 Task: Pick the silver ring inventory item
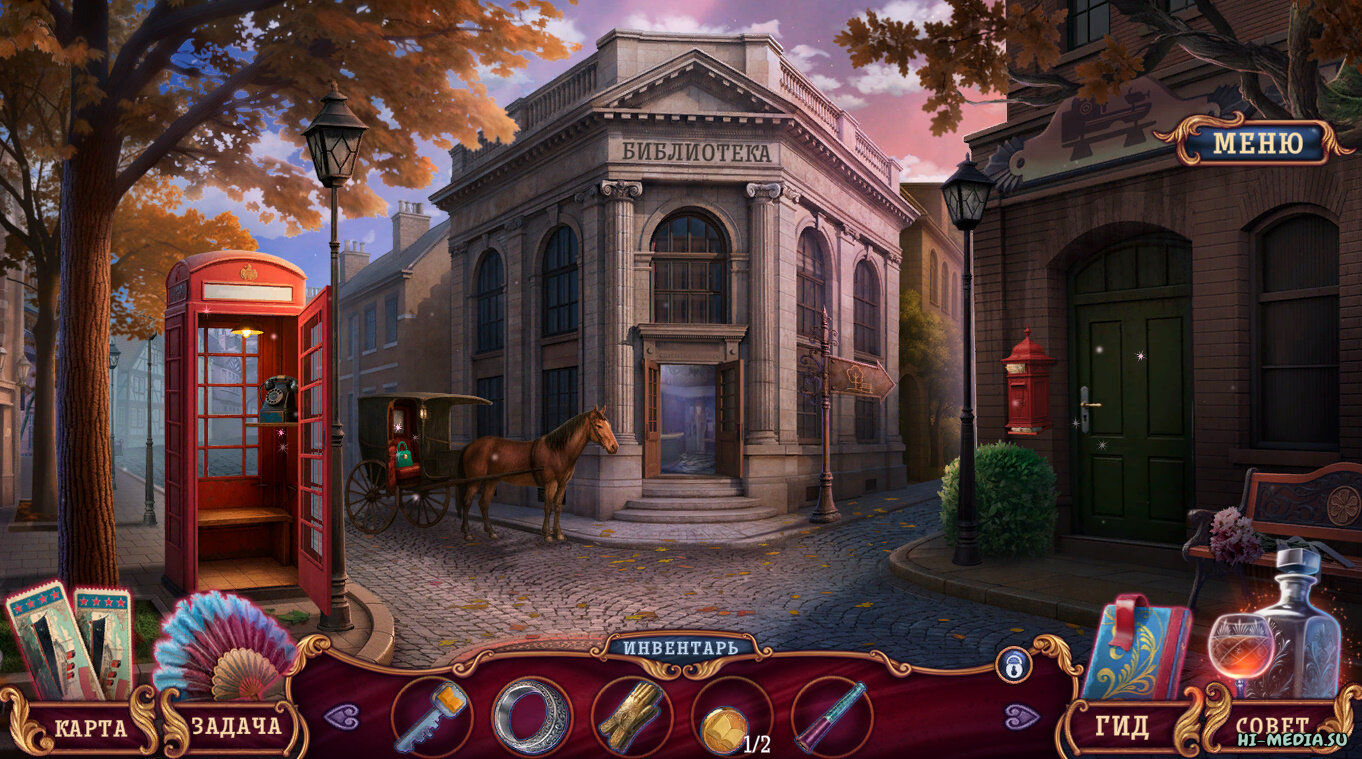pyautogui.click(x=531, y=717)
